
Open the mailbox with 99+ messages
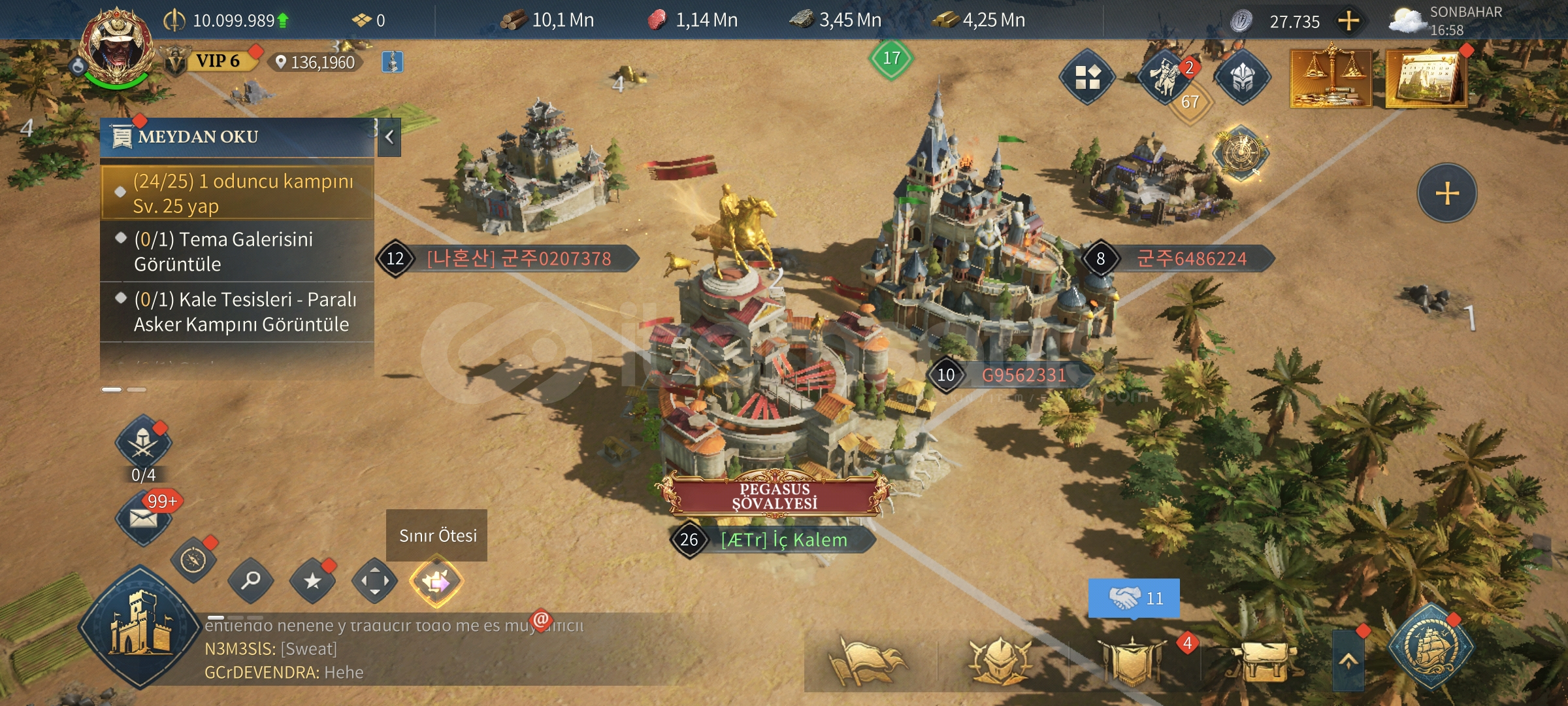click(x=144, y=518)
